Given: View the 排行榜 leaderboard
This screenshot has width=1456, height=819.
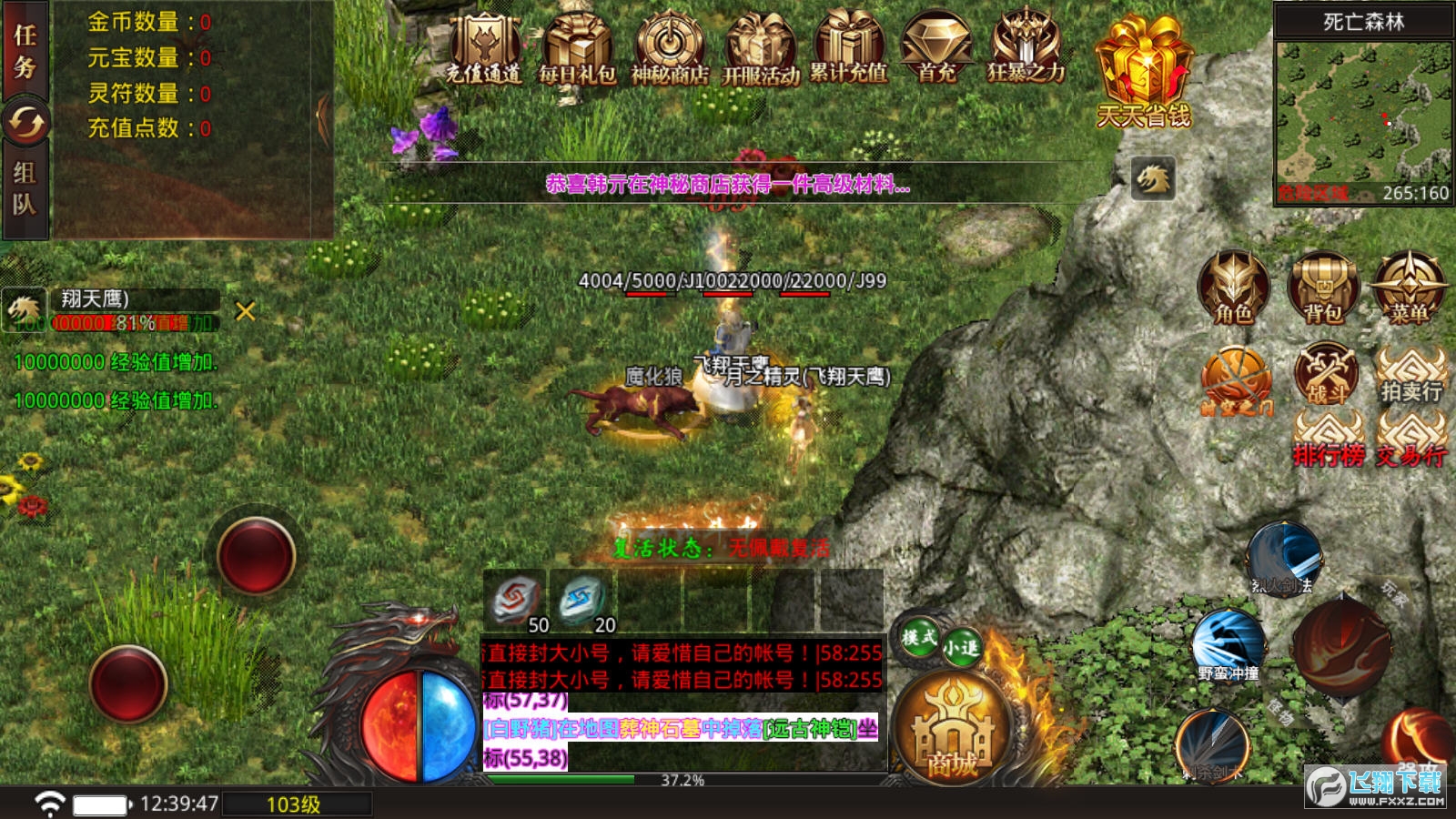Looking at the screenshot, I should click(x=1329, y=440).
